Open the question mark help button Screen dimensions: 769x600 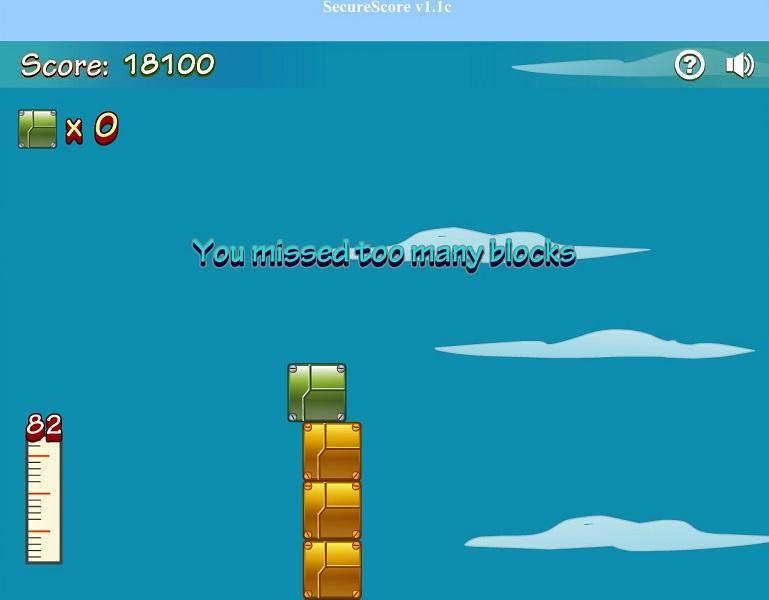coord(690,66)
